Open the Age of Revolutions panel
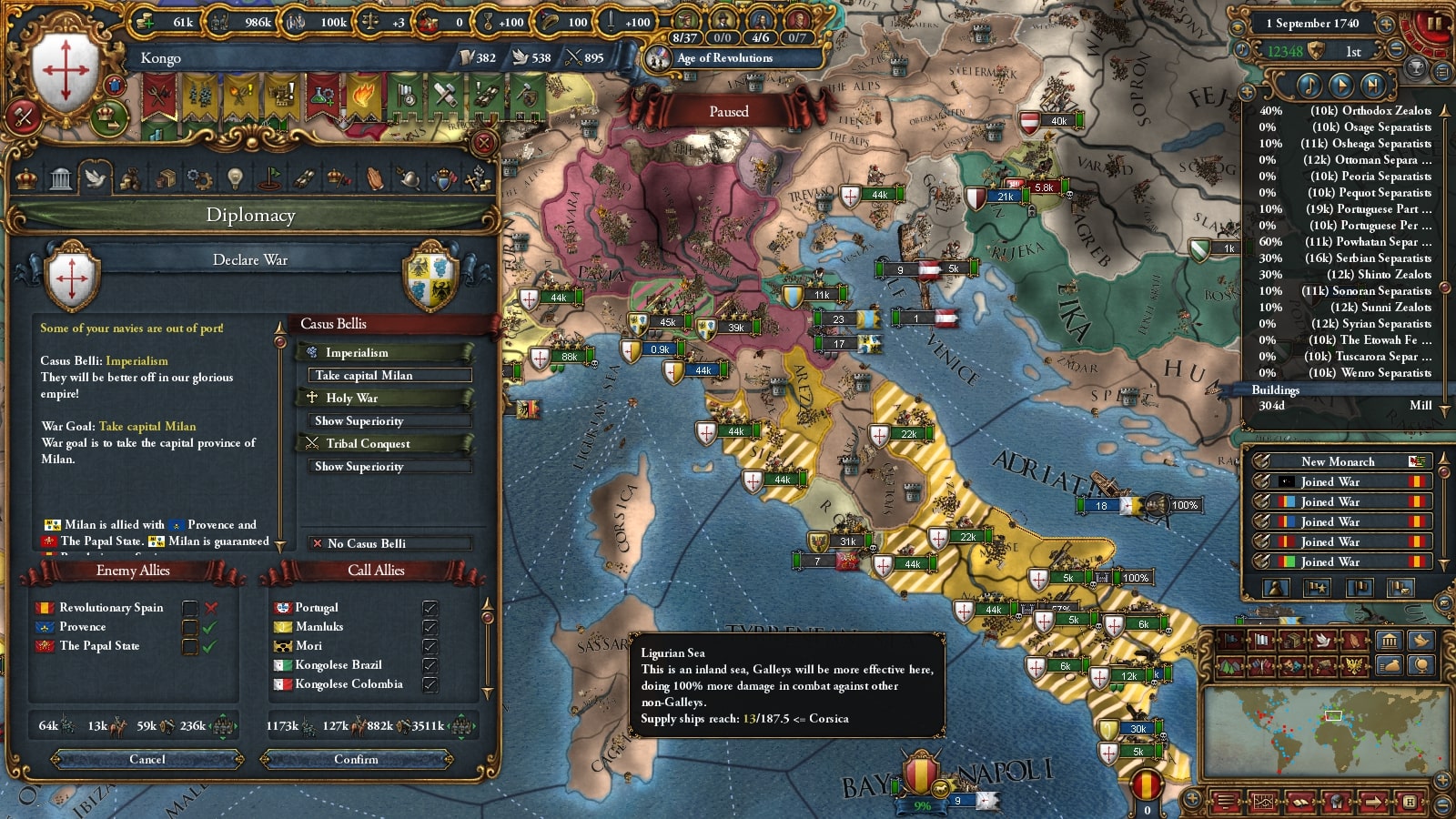Screen dimensions: 1456x819 [724, 58]
